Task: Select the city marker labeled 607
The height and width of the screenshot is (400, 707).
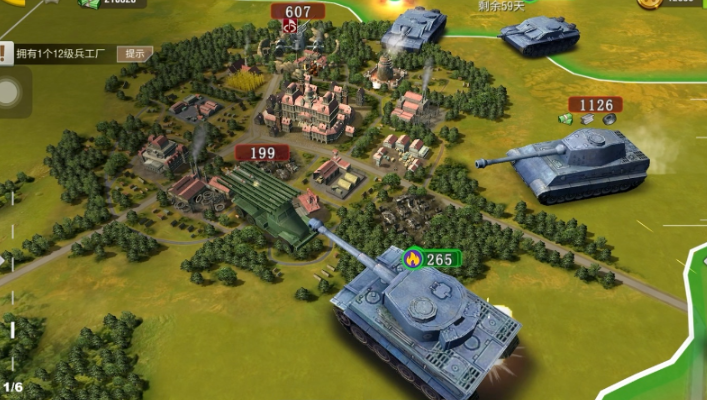Action: pos(298,13)
